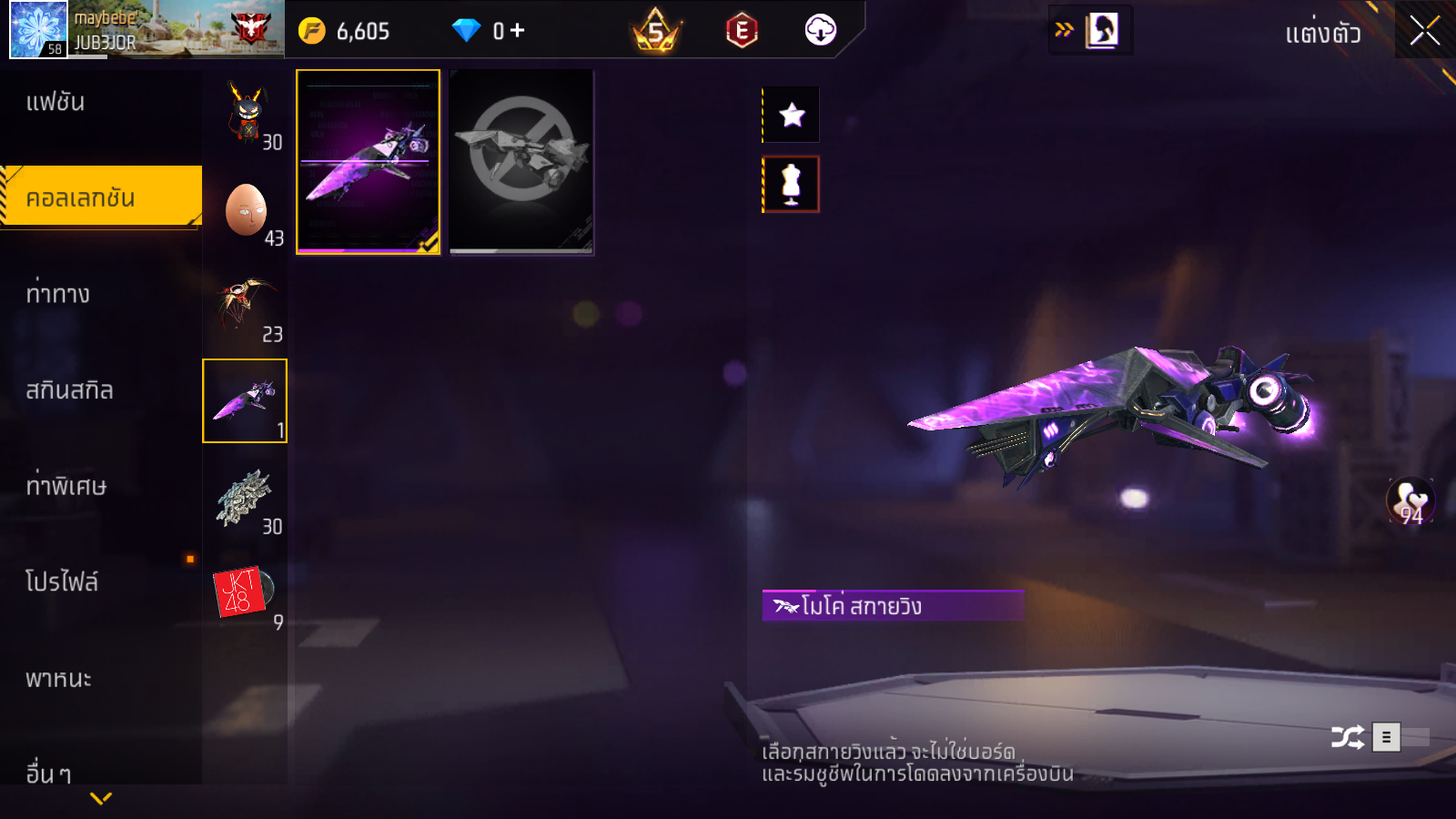
Task: Click the mannequin outfit preview button
Action: click(x=791, y=184)
